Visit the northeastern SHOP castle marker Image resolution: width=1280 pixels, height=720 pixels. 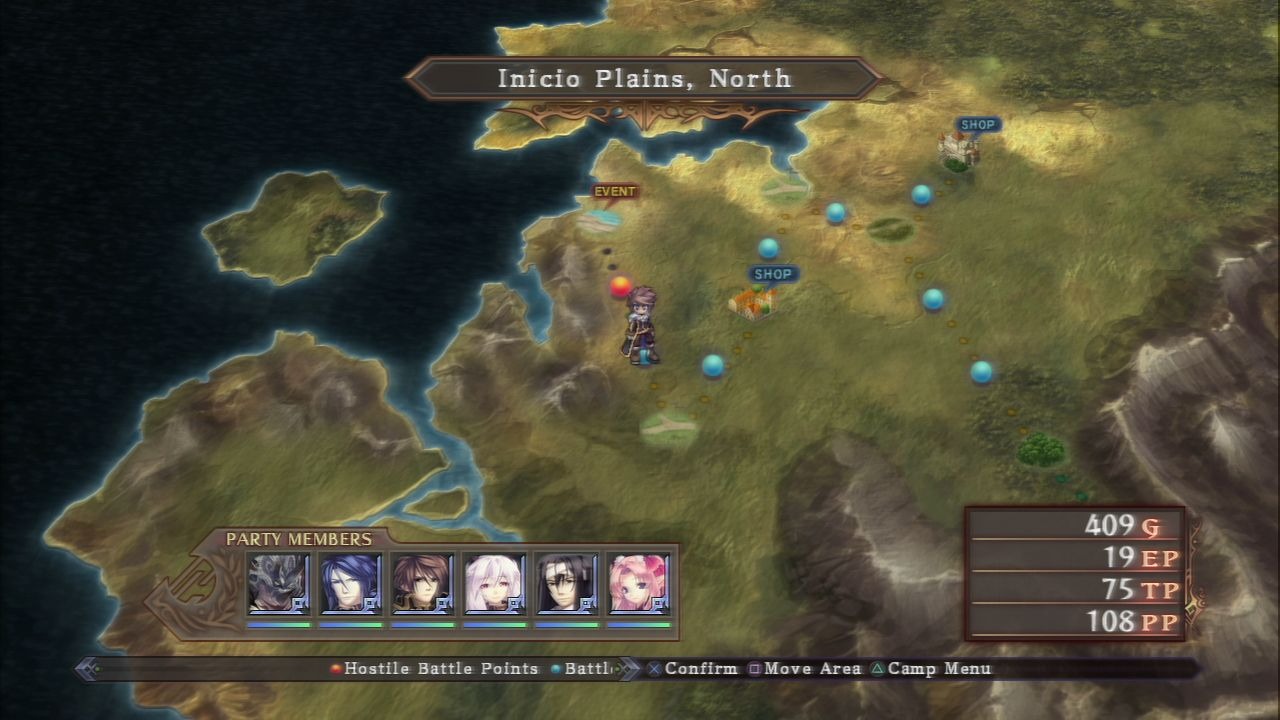click(x=959, y=148)
